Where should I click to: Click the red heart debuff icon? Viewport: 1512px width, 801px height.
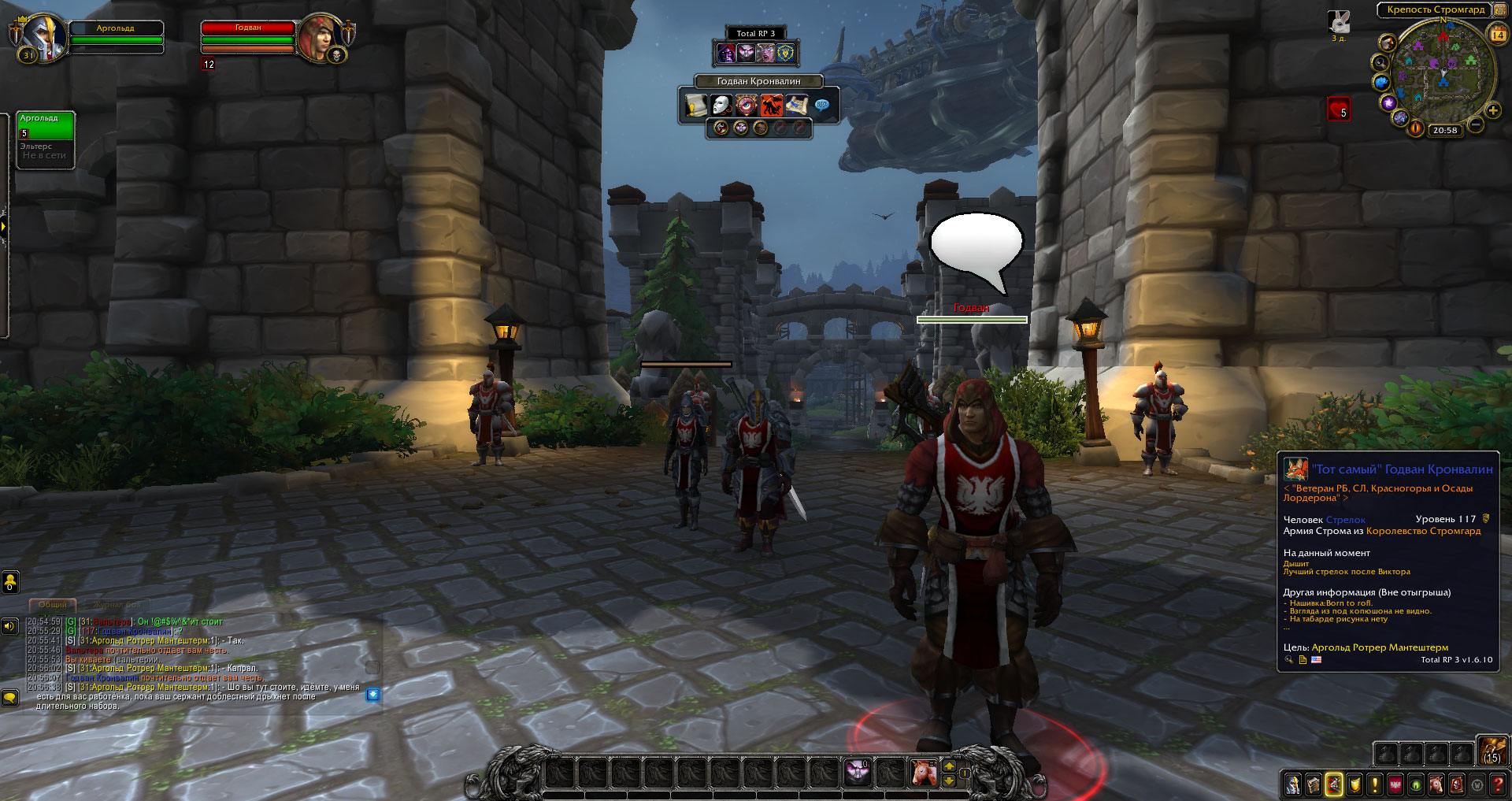point(1340,109)
